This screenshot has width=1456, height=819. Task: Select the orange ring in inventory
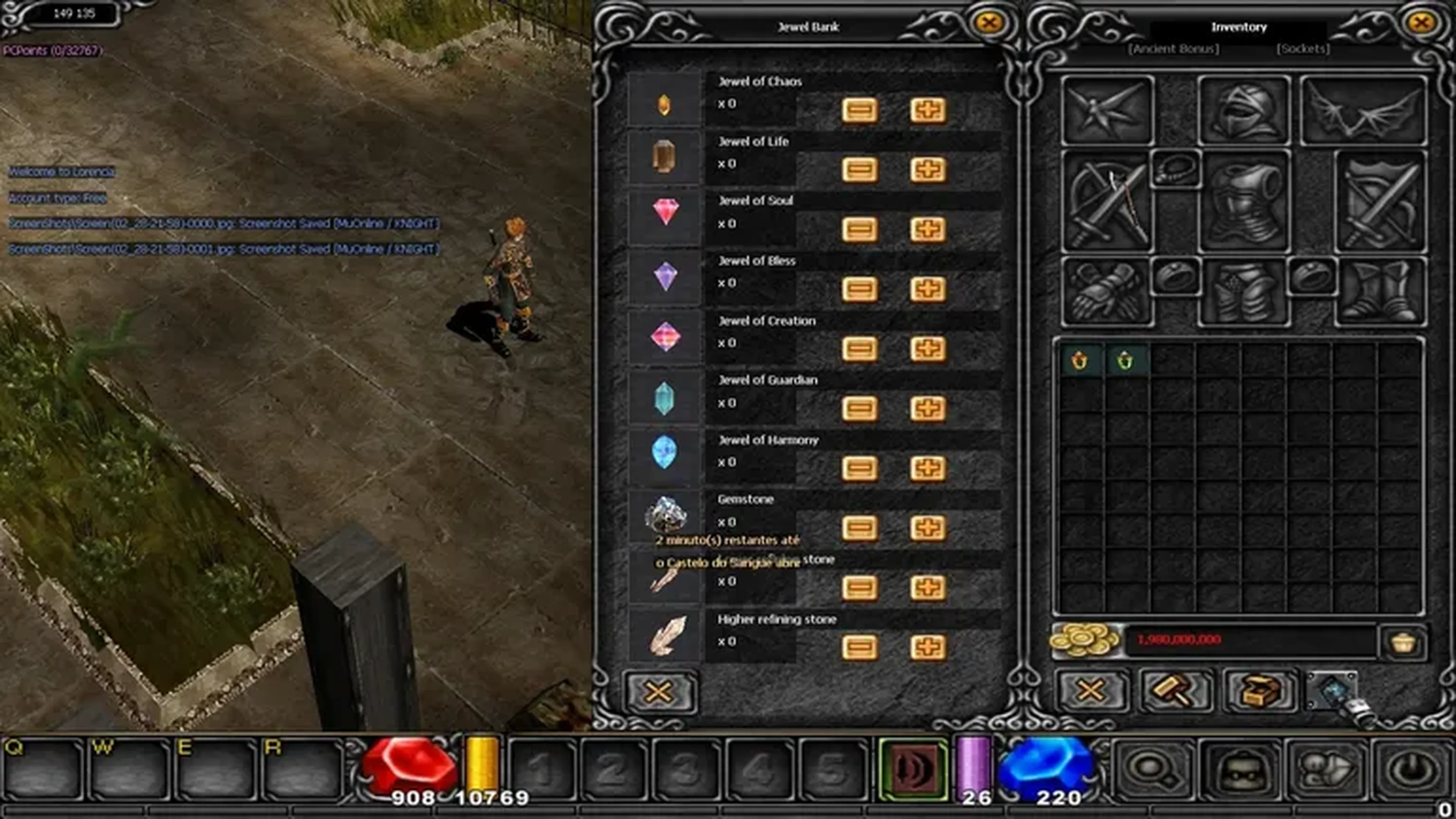click(1079, 361)
